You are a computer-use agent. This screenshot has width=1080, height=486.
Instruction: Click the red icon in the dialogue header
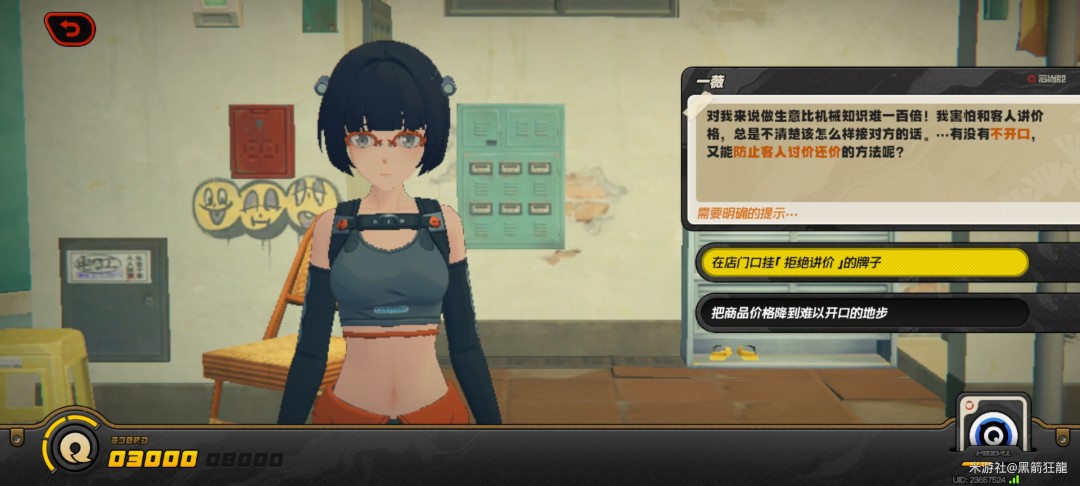click(1032, 79)
